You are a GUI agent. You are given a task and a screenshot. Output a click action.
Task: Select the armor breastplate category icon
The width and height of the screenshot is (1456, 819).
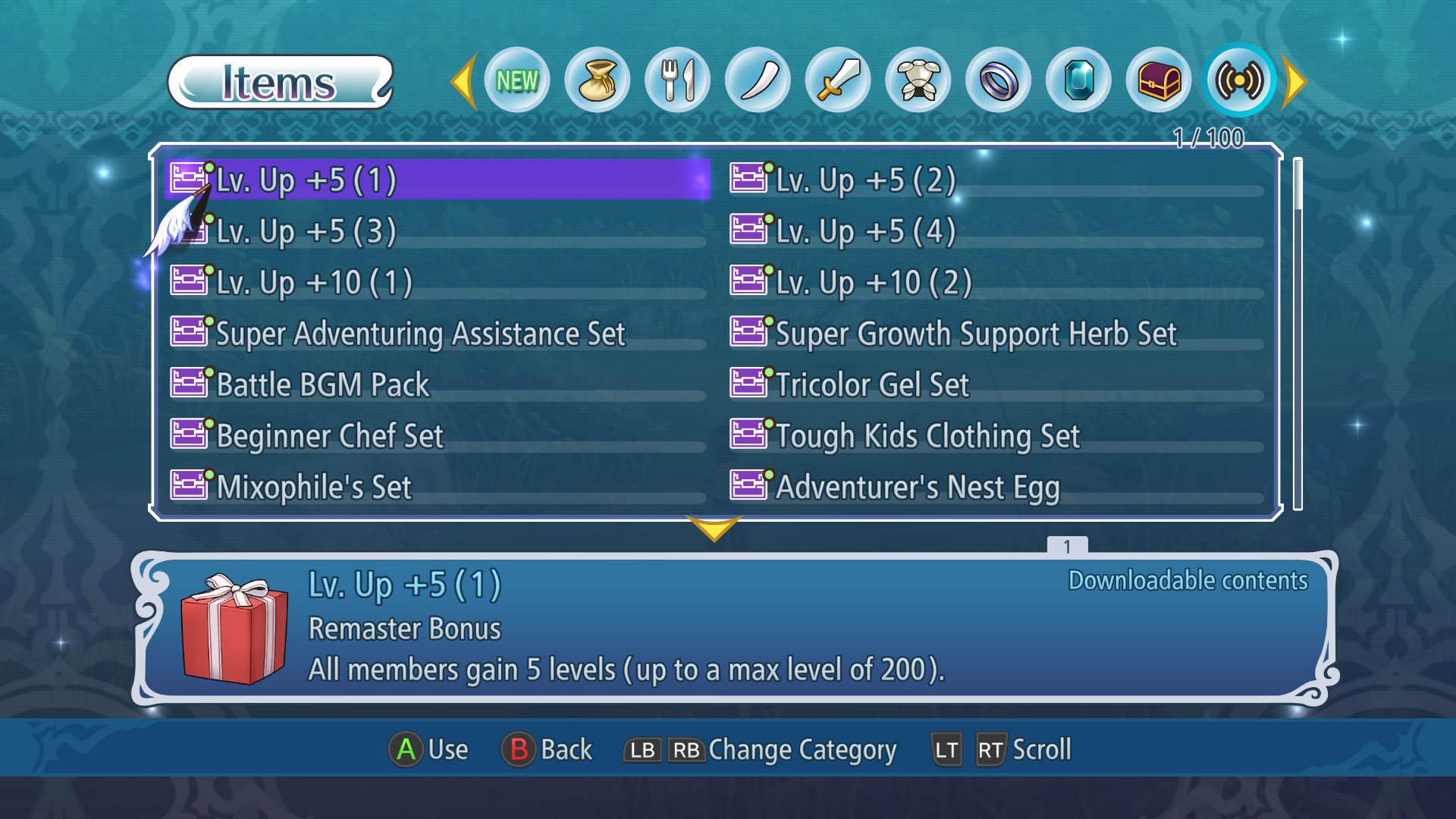click(918, 80)
